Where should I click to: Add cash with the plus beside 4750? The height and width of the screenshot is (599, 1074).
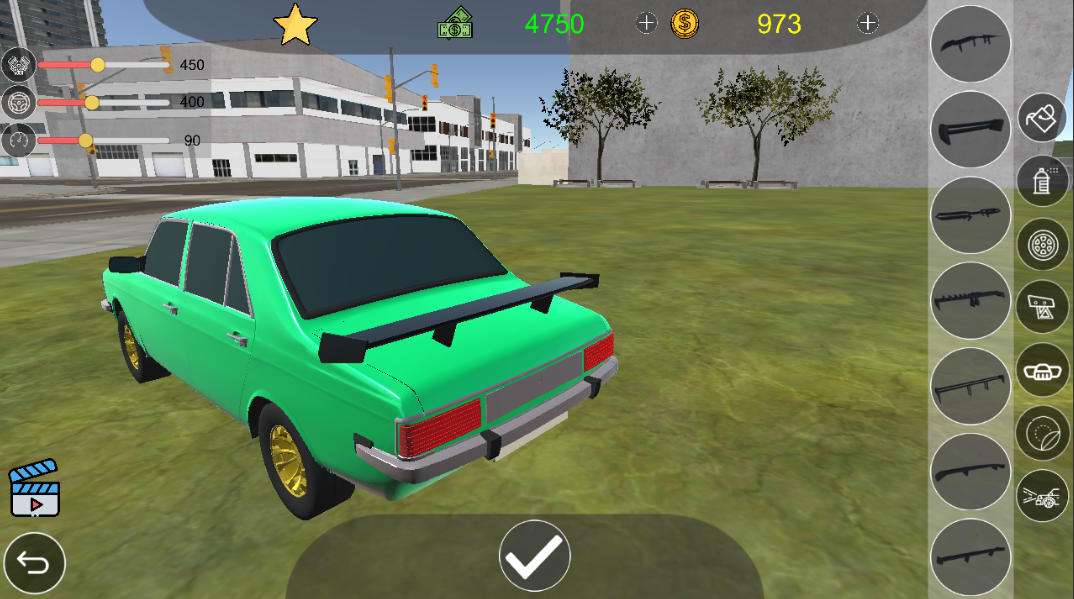(x=647, y=24)
